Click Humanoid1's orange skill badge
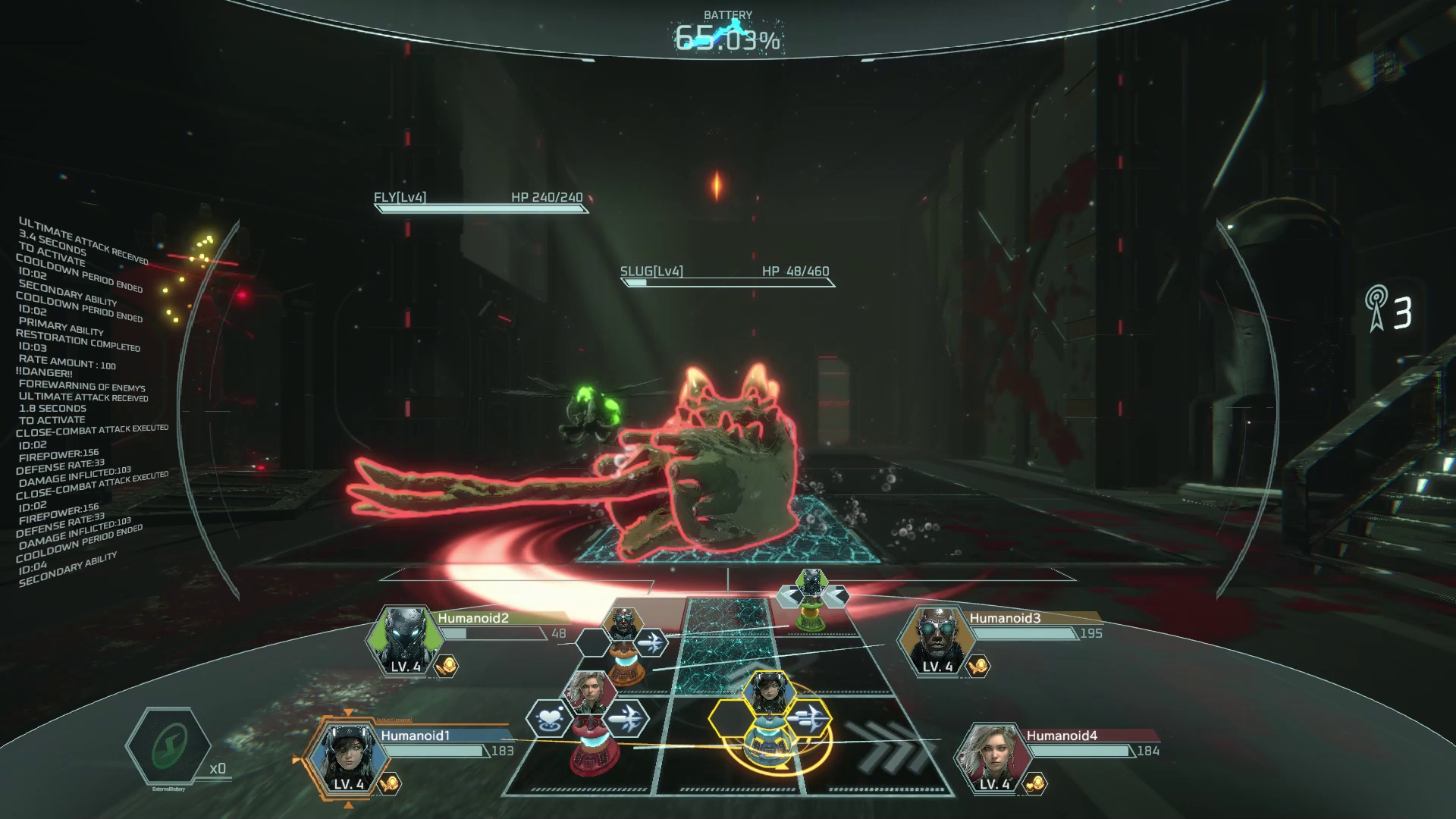Viewport: 1456px width, 819px height. [390, 783]
